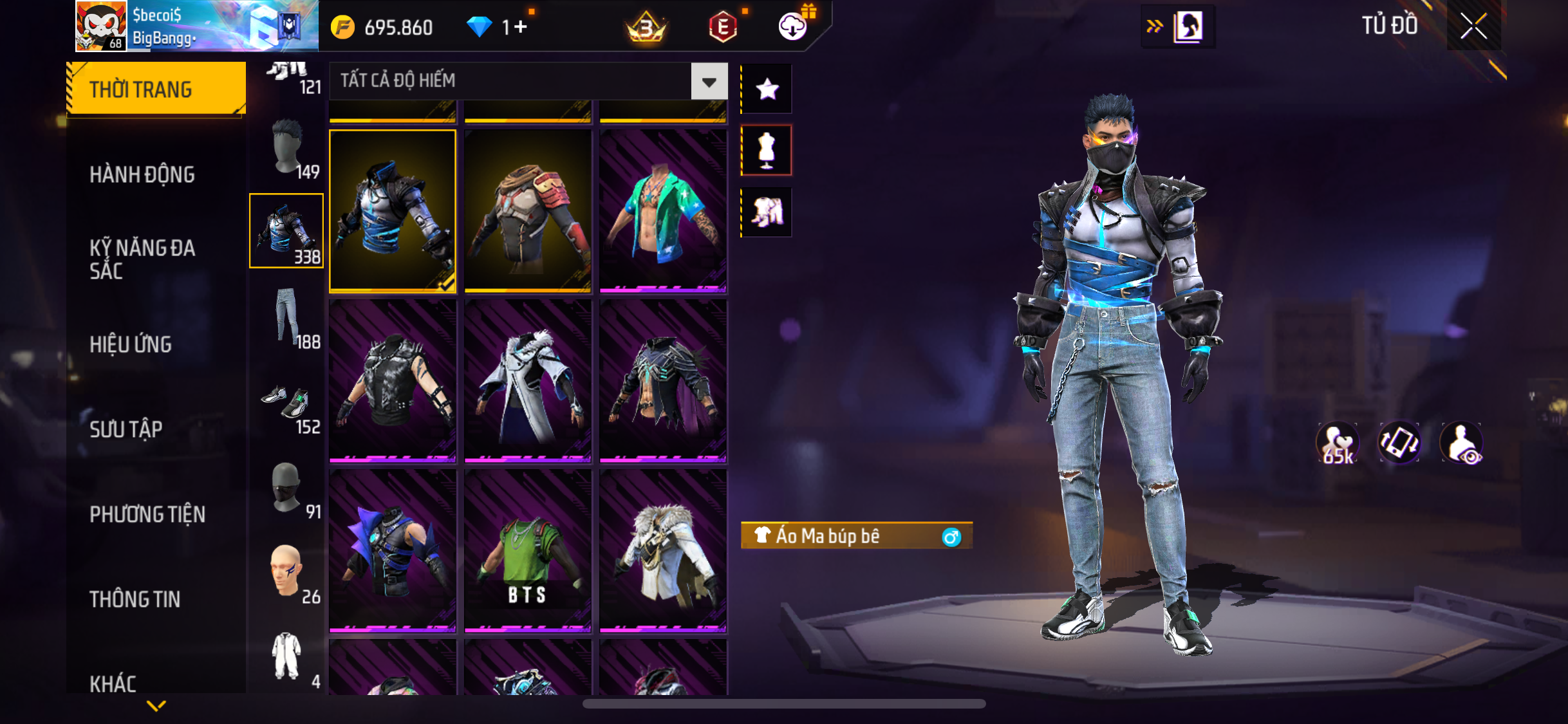Go to the SƯU TẬP tab
This screenshot has width=1568, height=724.
(x=126, y=429)
